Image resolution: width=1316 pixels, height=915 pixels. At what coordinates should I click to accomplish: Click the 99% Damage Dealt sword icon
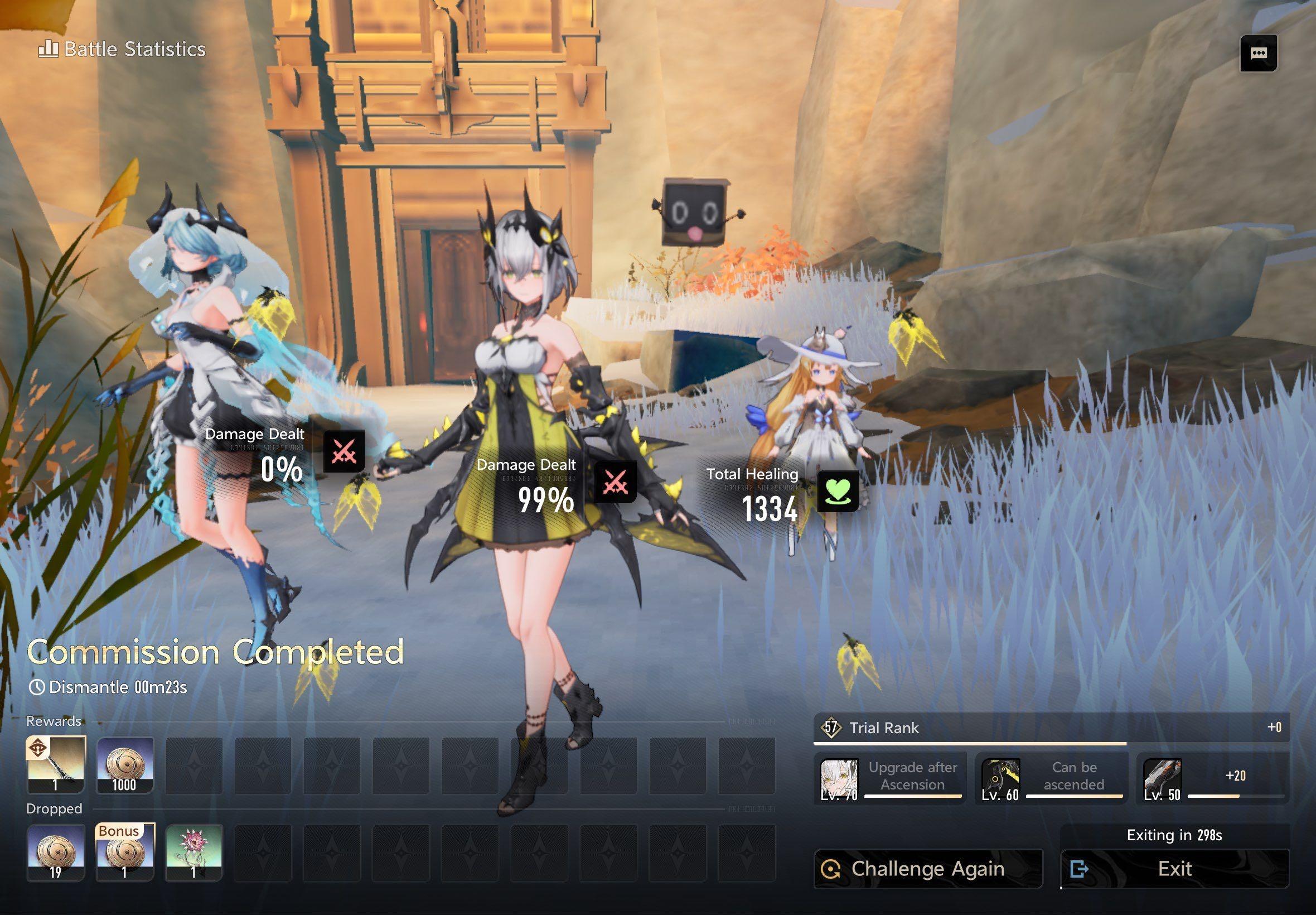tap(615, 481)
